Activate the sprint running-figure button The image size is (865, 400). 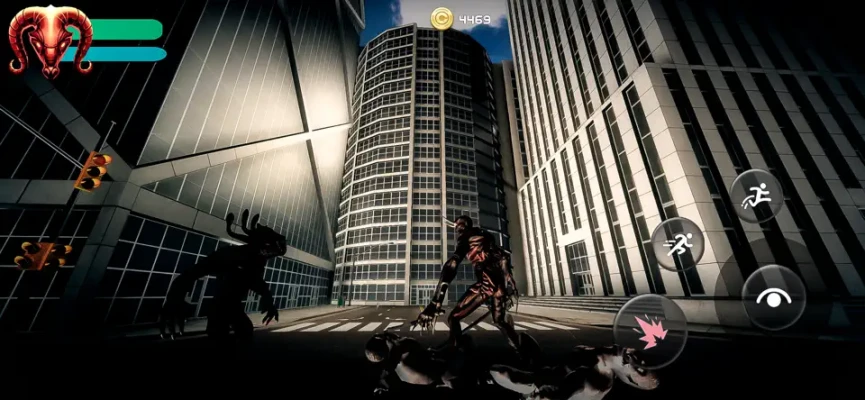(x=678, y=244)
